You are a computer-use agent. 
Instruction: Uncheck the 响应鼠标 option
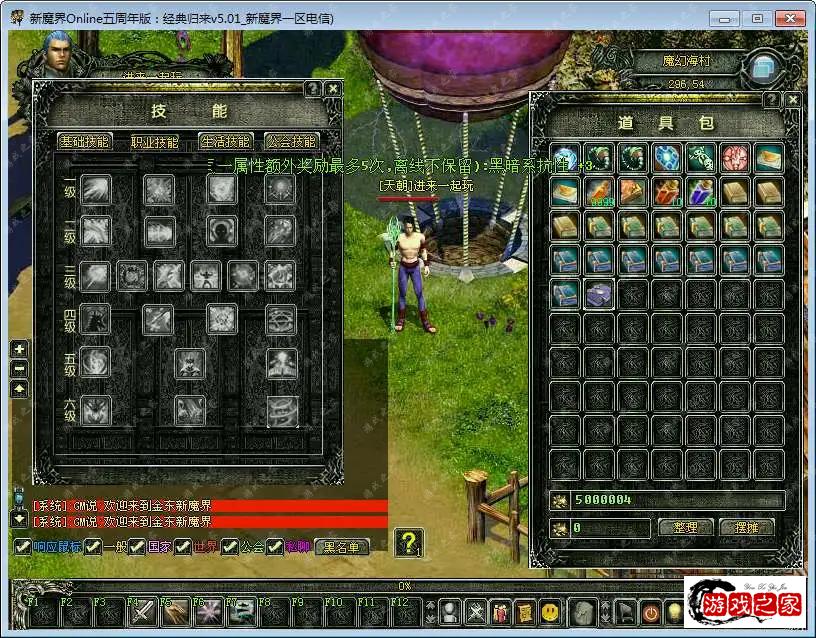(22, 547)
